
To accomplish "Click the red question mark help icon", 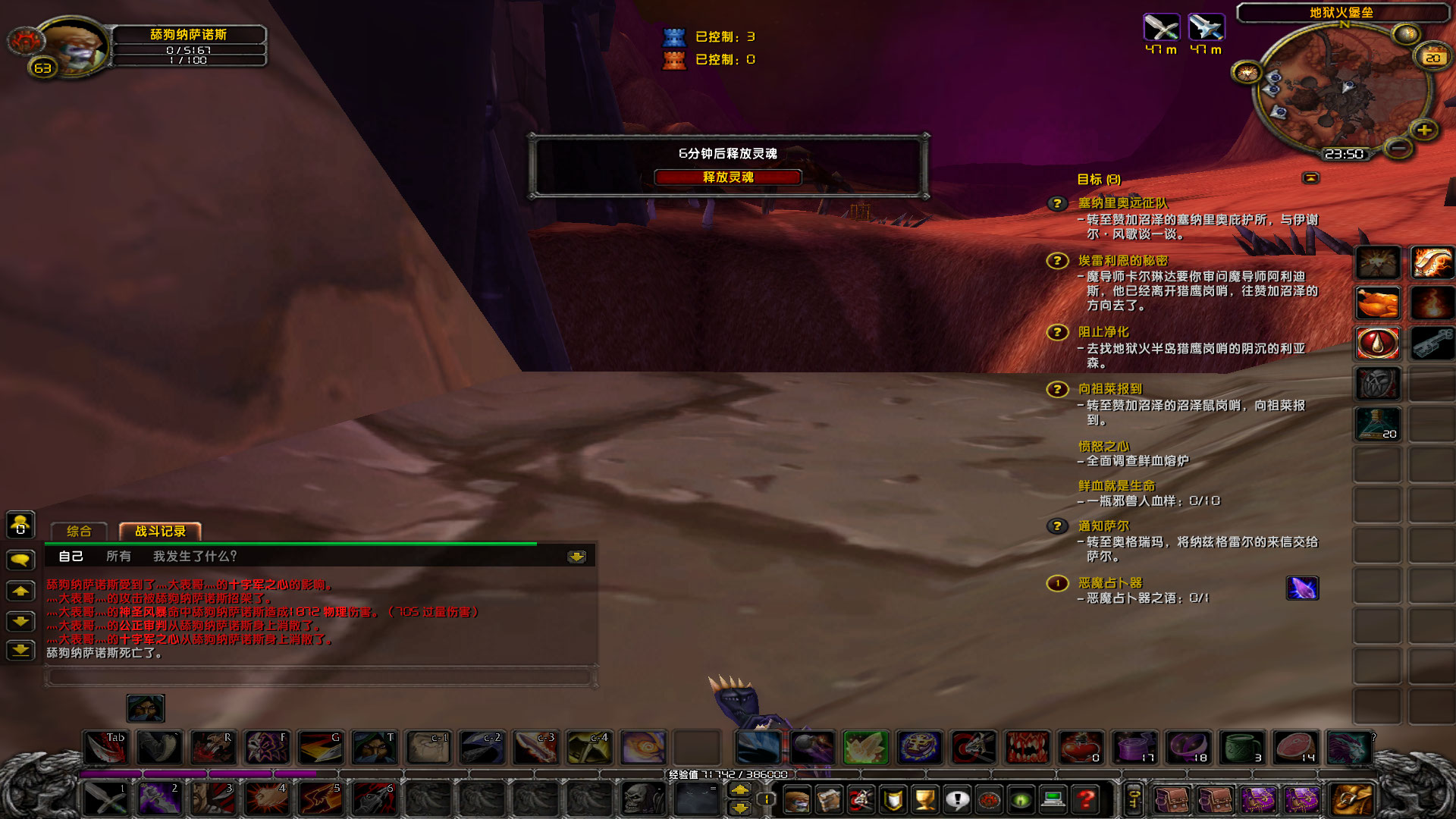I will pos(1085,800).
